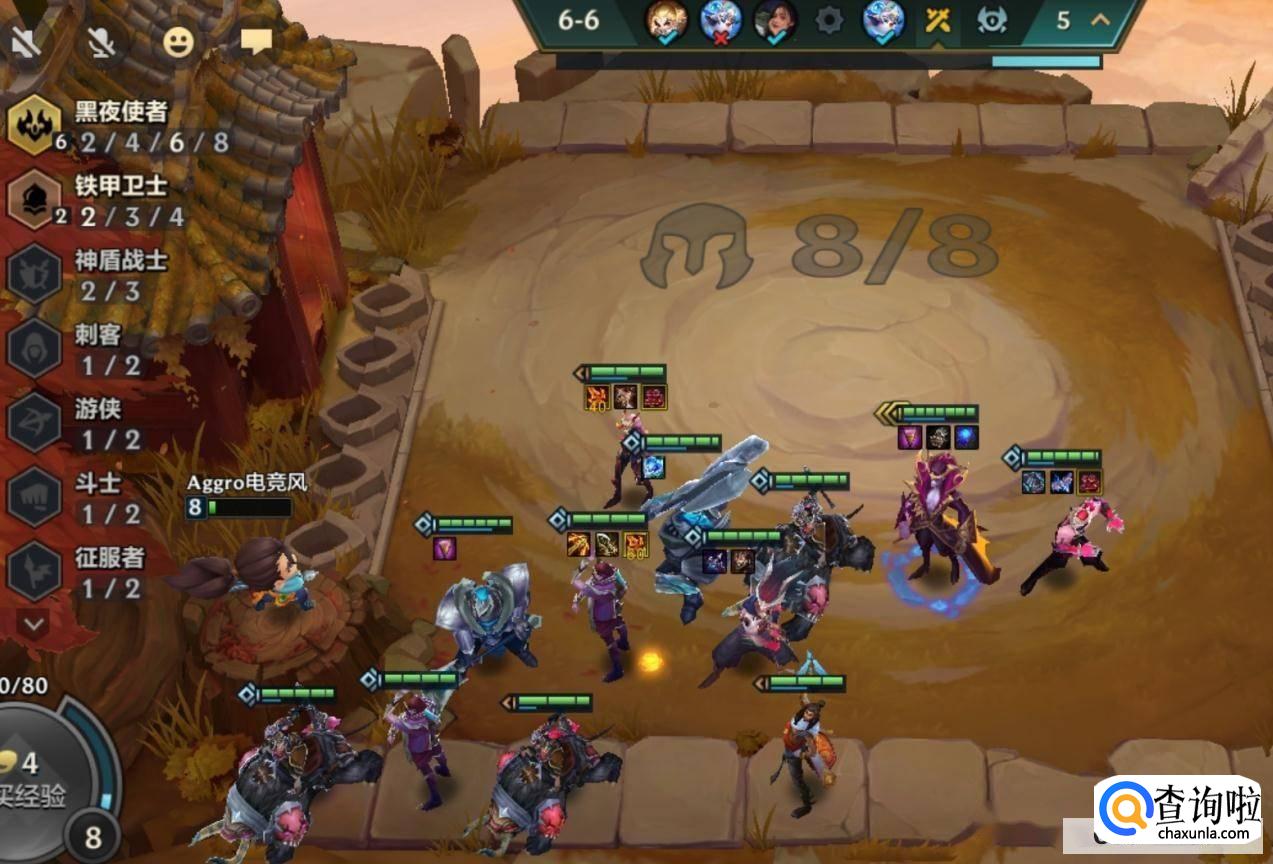
Task: Toggle the muted microphone icon
Action: pos(101,41)
